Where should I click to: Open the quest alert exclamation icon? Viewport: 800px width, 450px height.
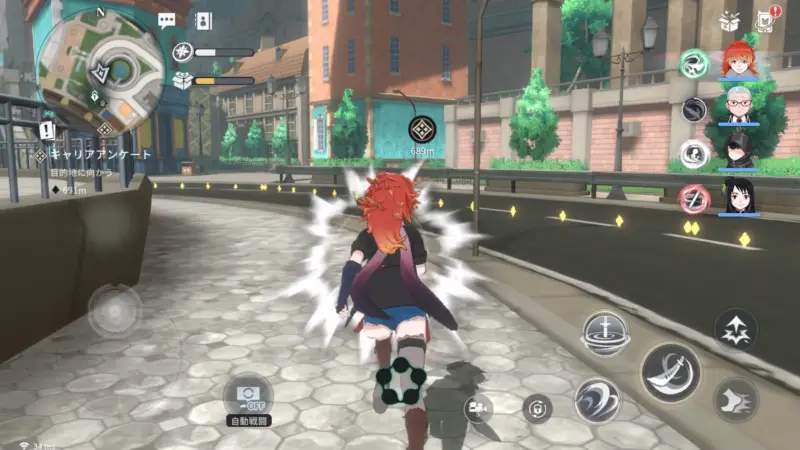tap(47, 130)
